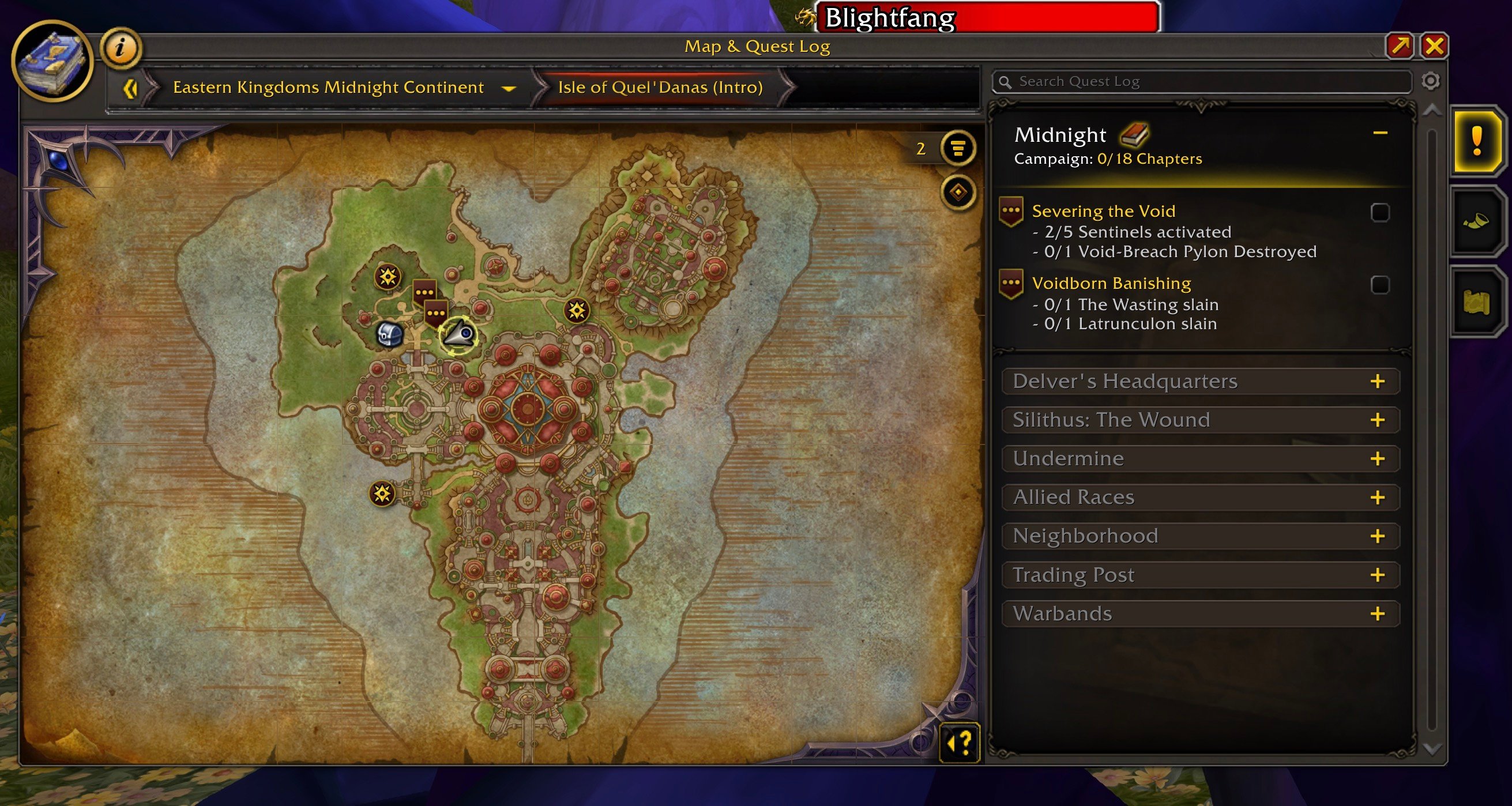Image resolution: width=1512 pixels, height=806 pixels.
Task: Expand the Warbands category
Action: 1377,613
